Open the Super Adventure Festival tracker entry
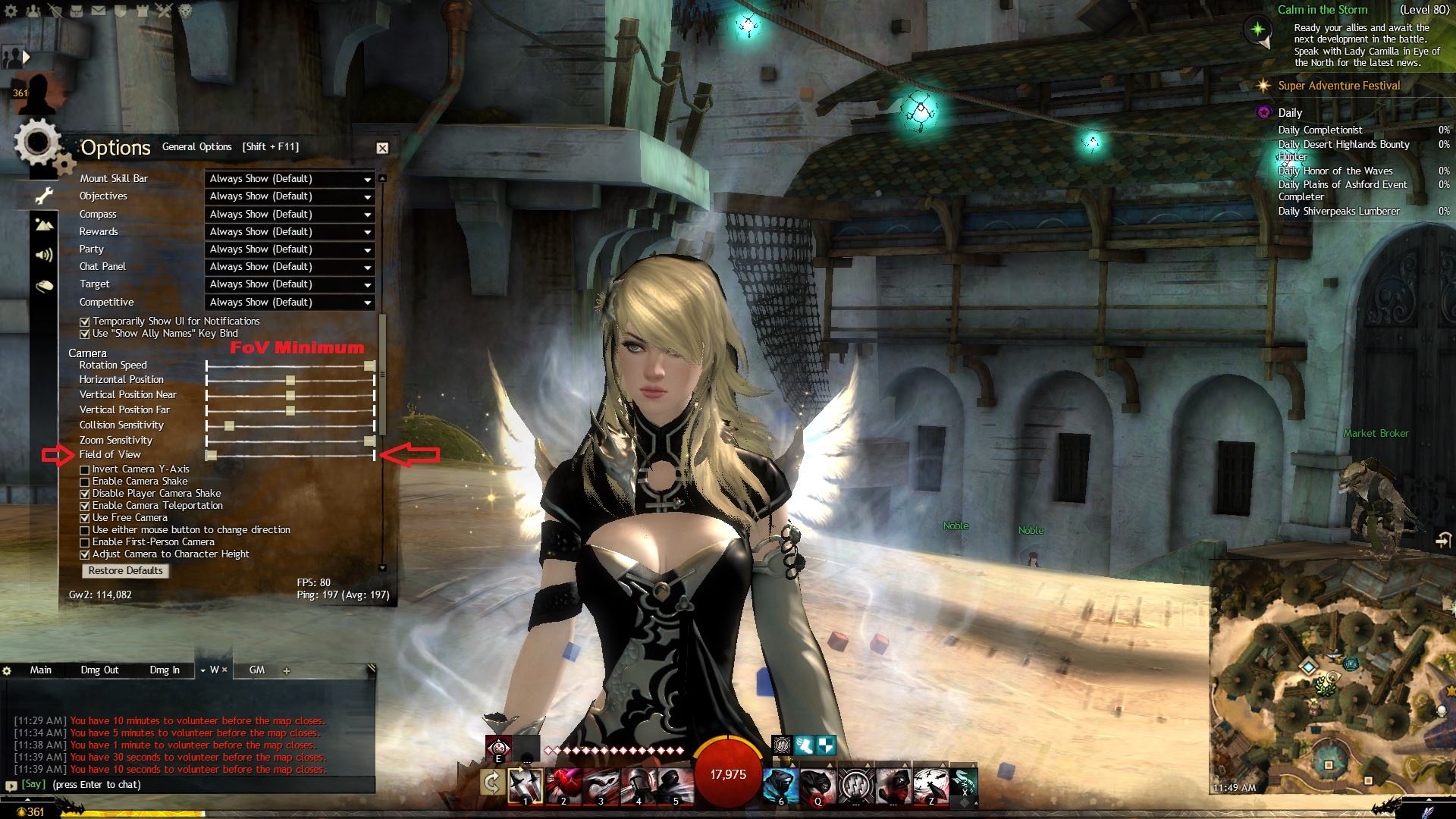 pyautogui.click(x=1338, y=86)
